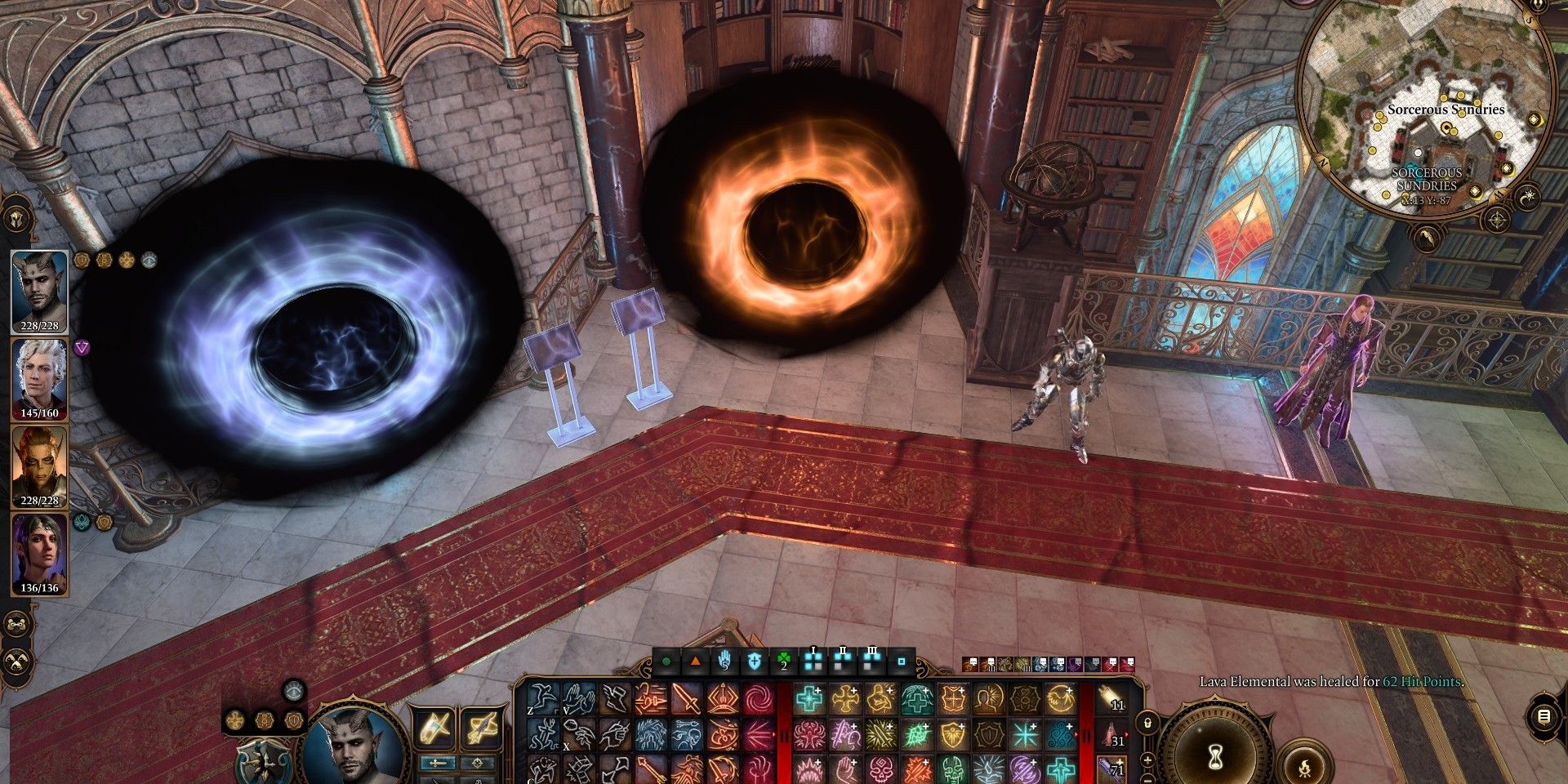Select the scroll item slot showing 11
The height and width of the screenshot is (784, 1568).
tap(1114, 700)
